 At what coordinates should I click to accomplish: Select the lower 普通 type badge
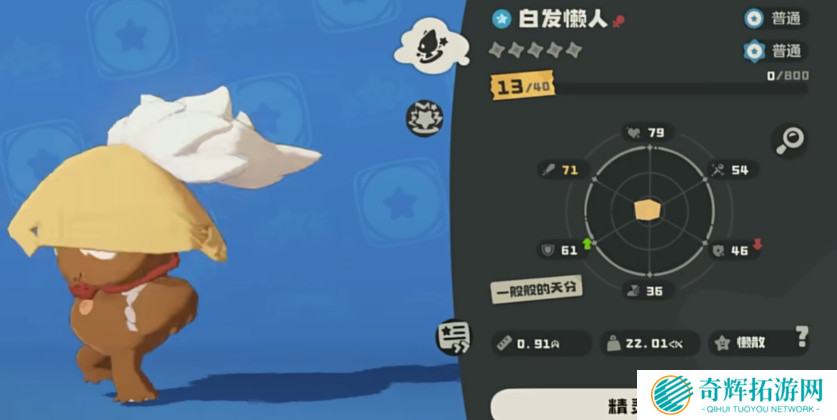pos(774,51)
